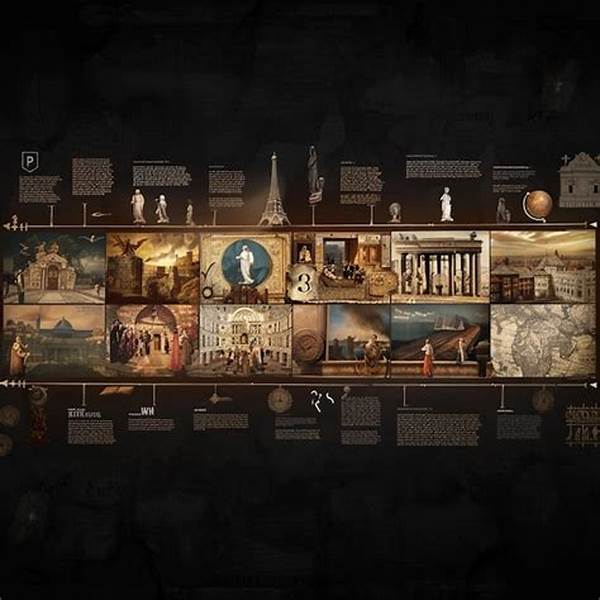Select the statue in blue circle tile

pos(245,263)
